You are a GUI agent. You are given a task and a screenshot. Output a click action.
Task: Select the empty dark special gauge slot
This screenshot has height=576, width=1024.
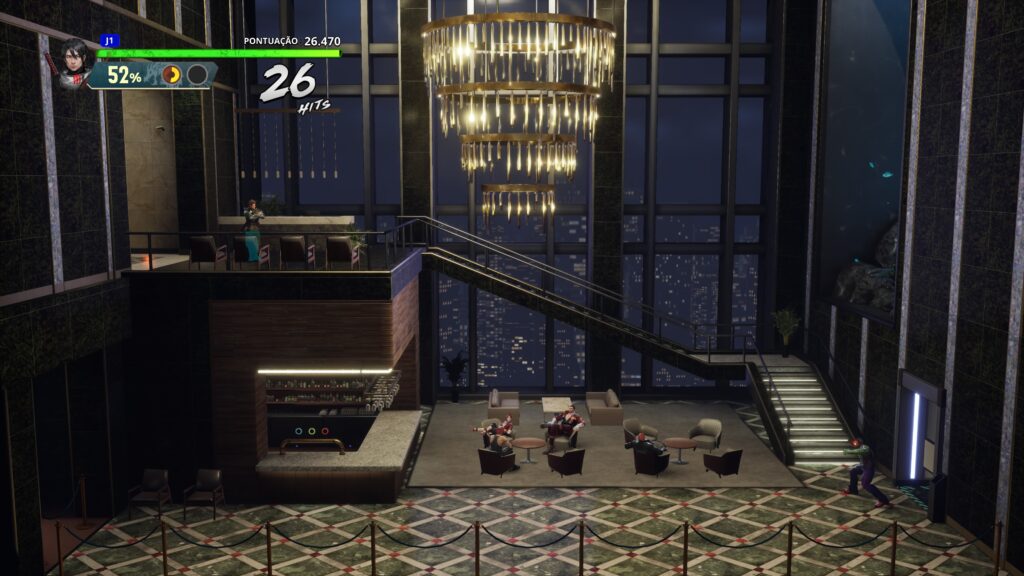click(x=198, y=75)
